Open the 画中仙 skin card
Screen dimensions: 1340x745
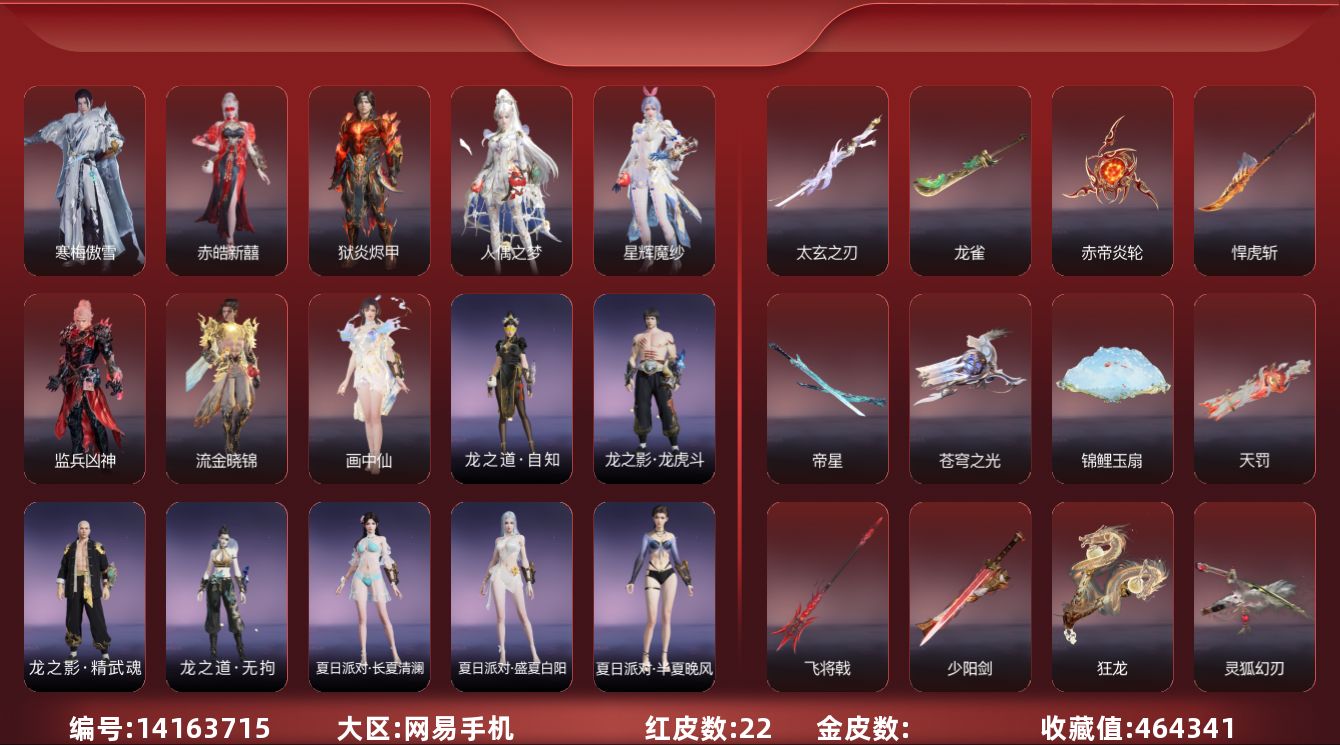point(369,389)
